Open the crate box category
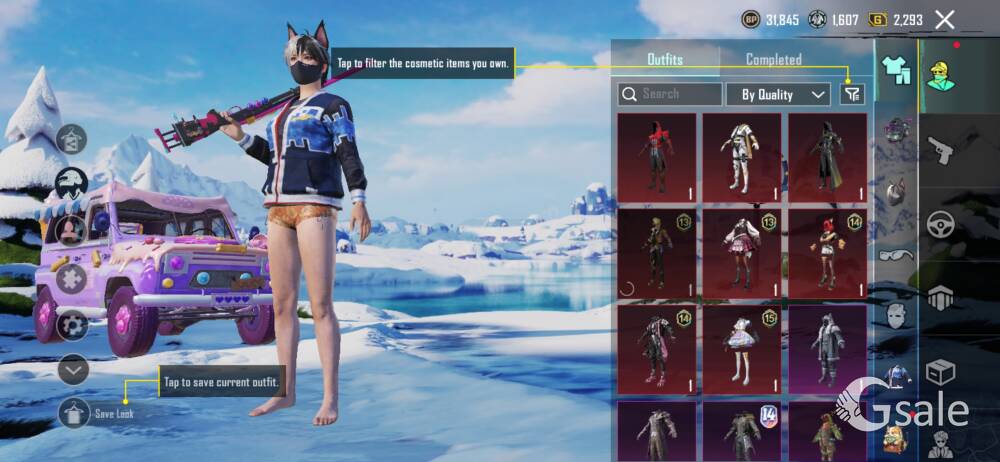The image size is (1000, 462). [x=940, y=372]
